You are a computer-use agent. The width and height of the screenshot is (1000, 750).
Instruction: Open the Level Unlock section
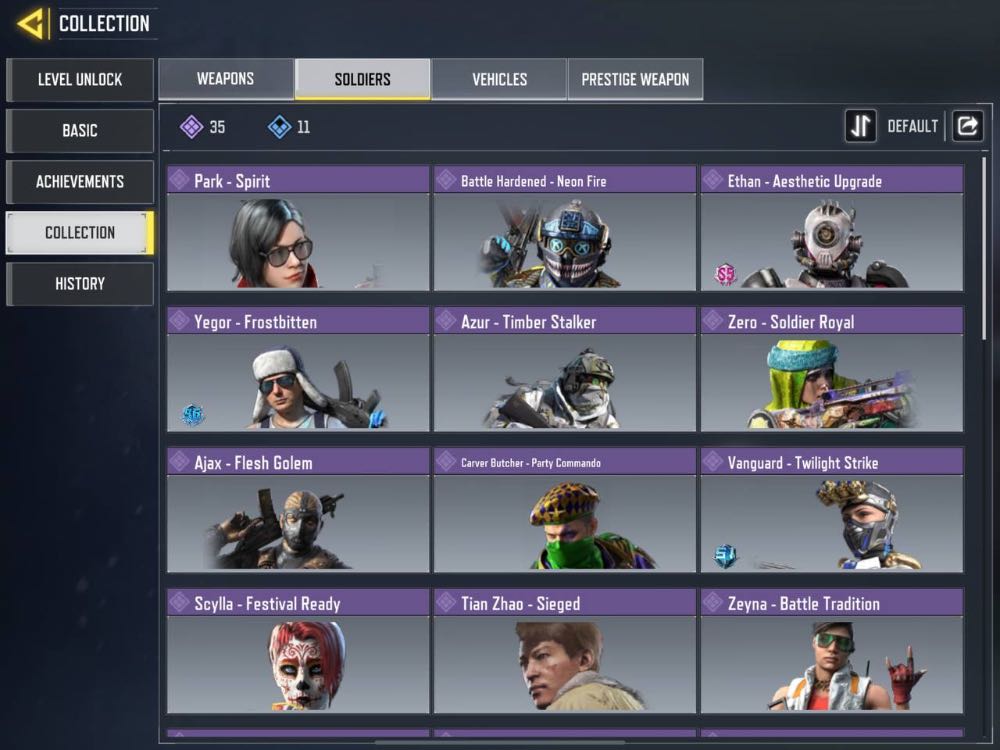click(x=80, y=79)
